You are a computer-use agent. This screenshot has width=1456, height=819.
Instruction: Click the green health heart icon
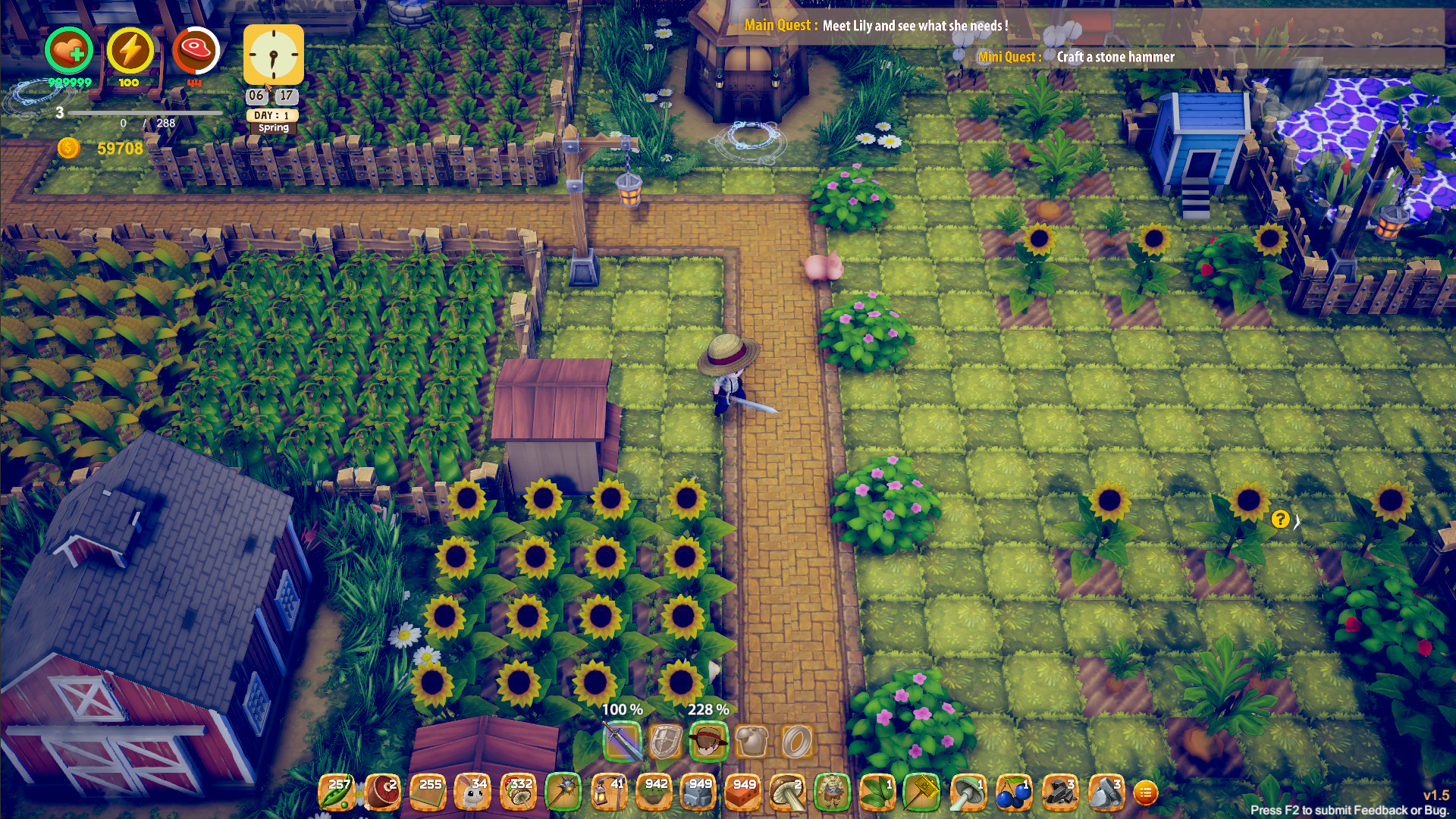click(x=67, y=52)
